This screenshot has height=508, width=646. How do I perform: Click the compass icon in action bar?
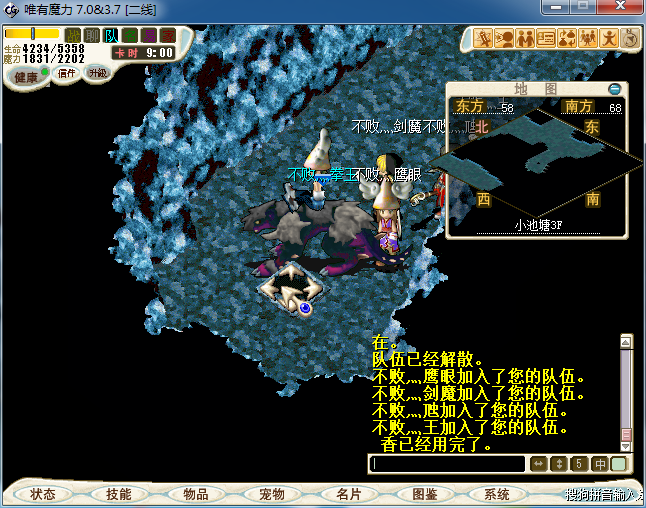coord(631,38)
